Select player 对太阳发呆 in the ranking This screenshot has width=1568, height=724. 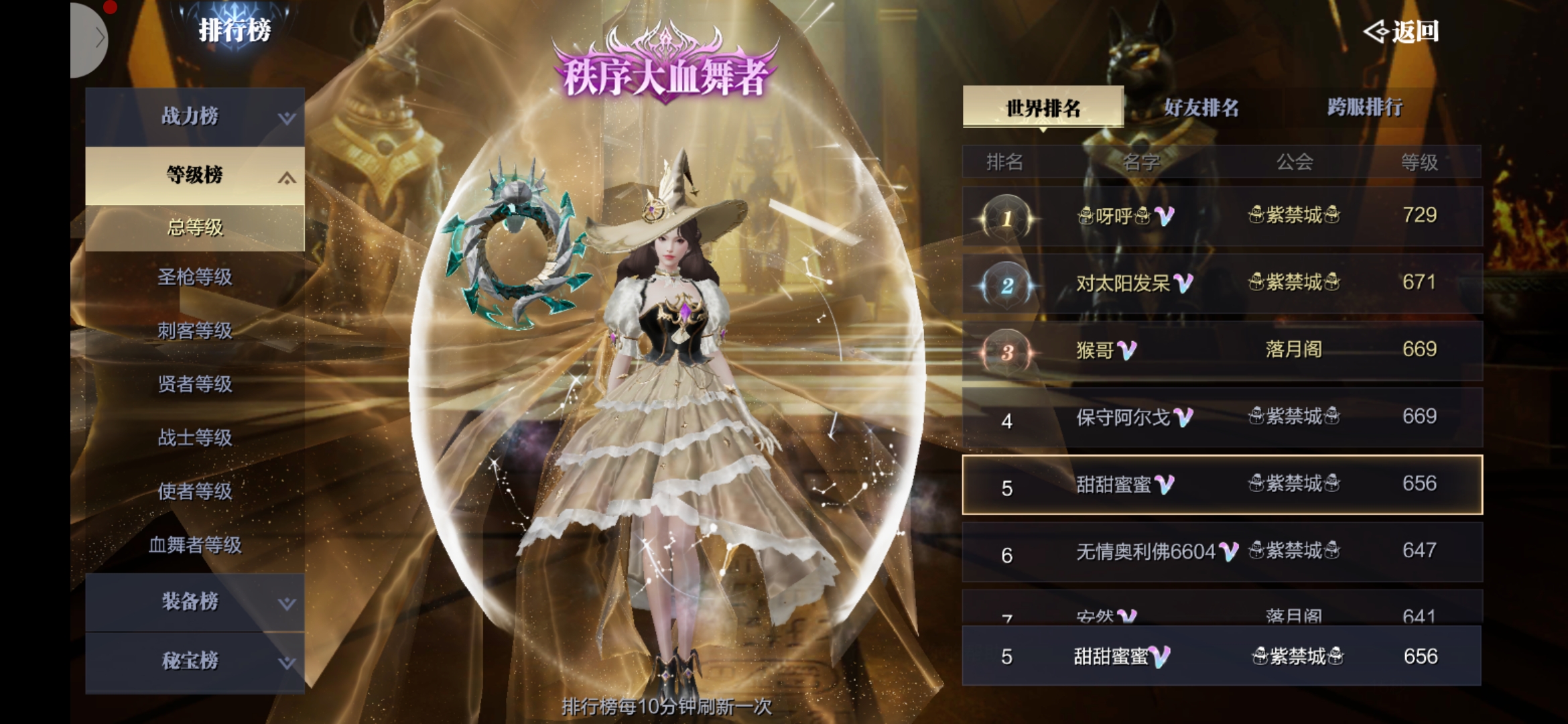pyautogui.click(x=1222, y=284)
